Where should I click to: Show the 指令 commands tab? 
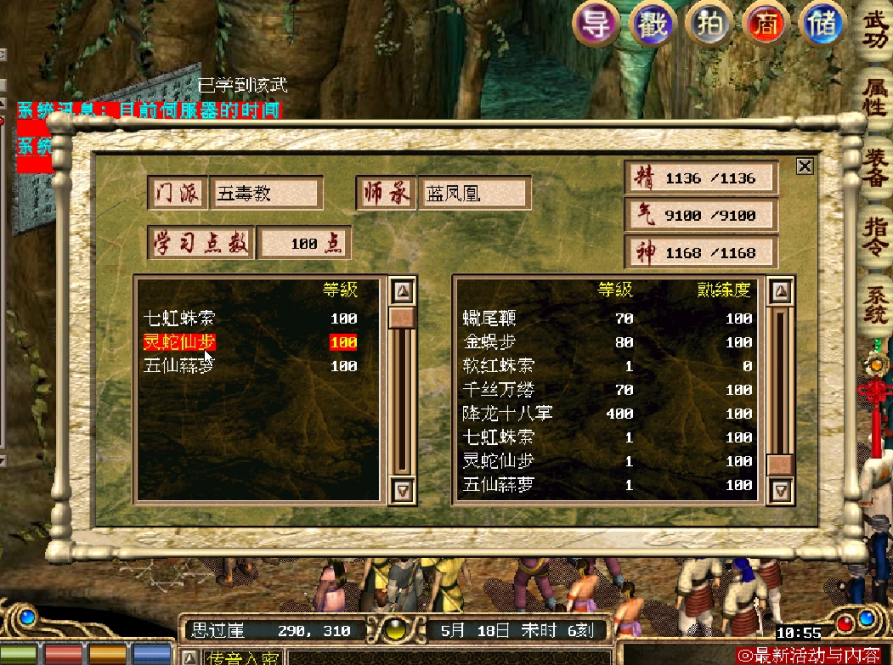click(x=875, y=236)
